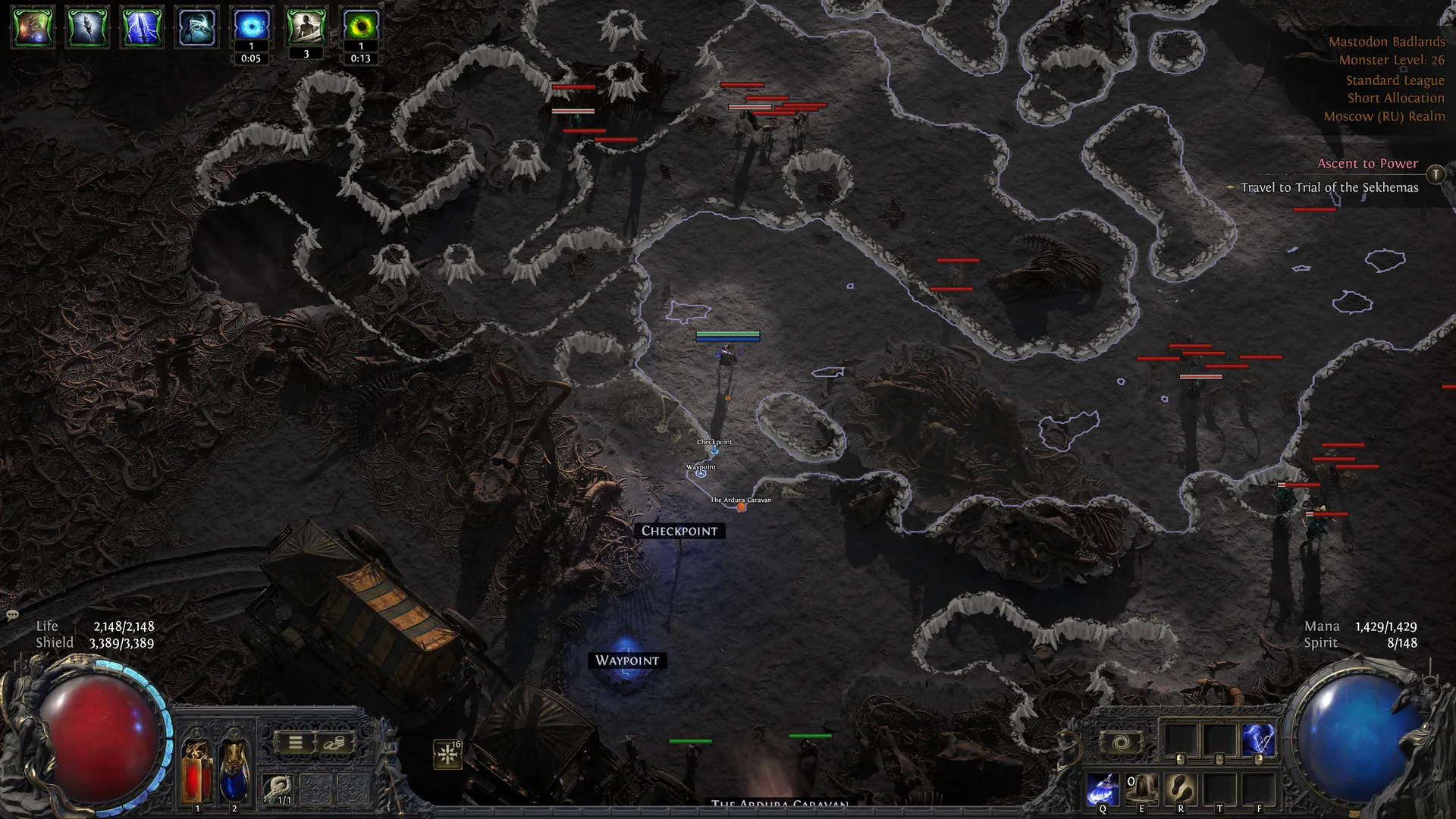Select the charm slot showing 1/1
Viewport: 1456px width, 819px height.
pyautogui.click(x=278, y=789)
